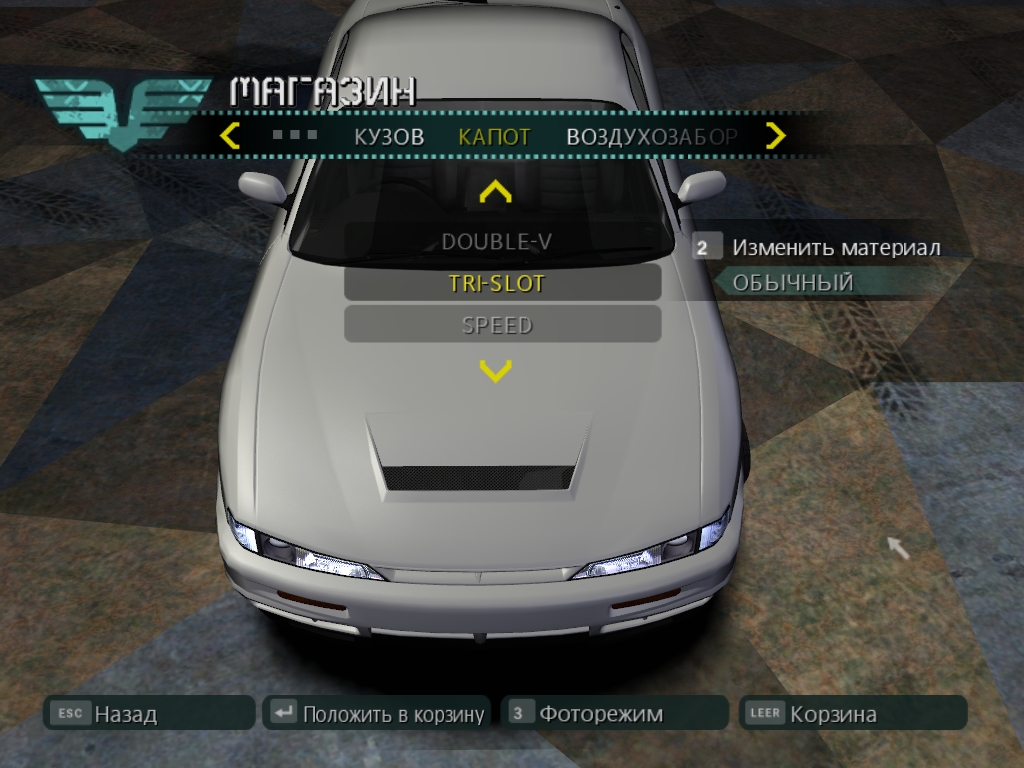This screenshot has height=768, width=1024.
Task: Select the ОБЫЧНЫЙ material entry
Action: (x=793, y=283)
